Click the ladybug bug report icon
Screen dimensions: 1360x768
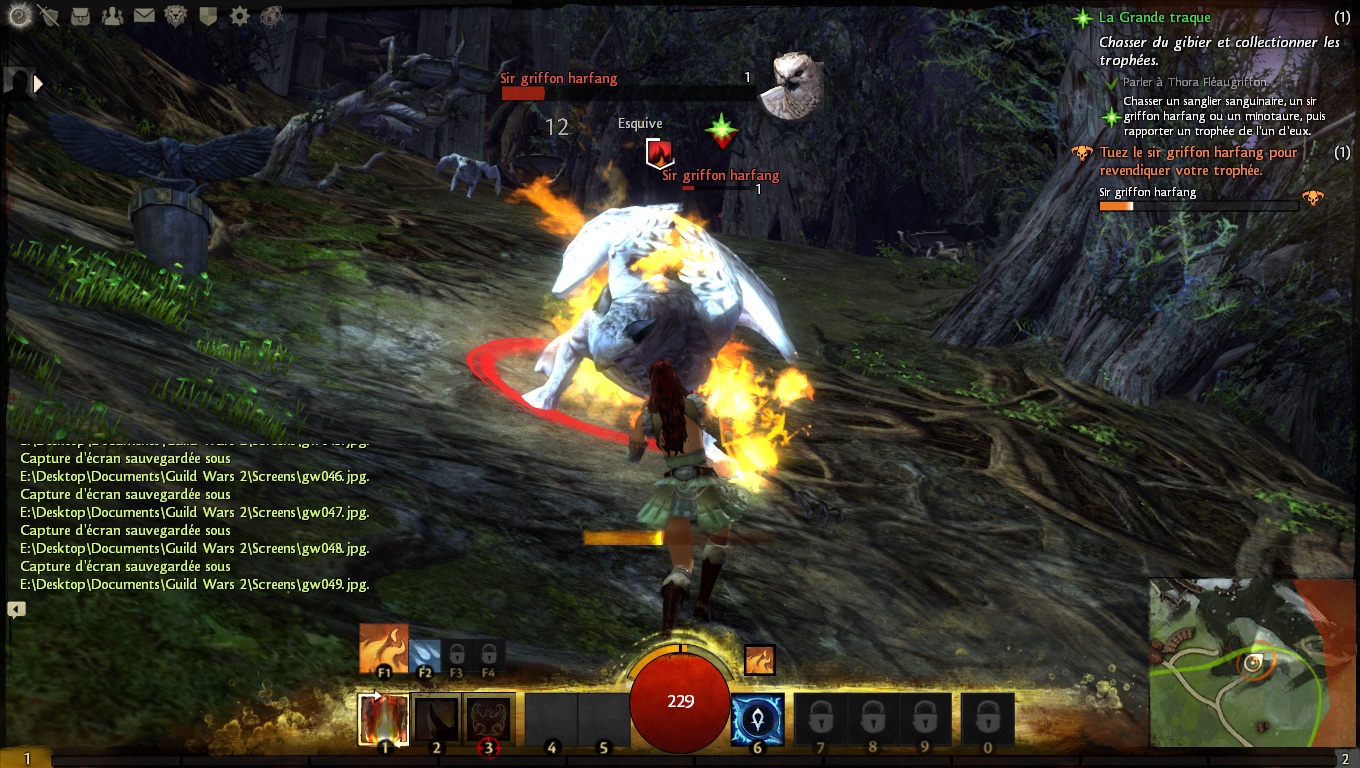271,15
